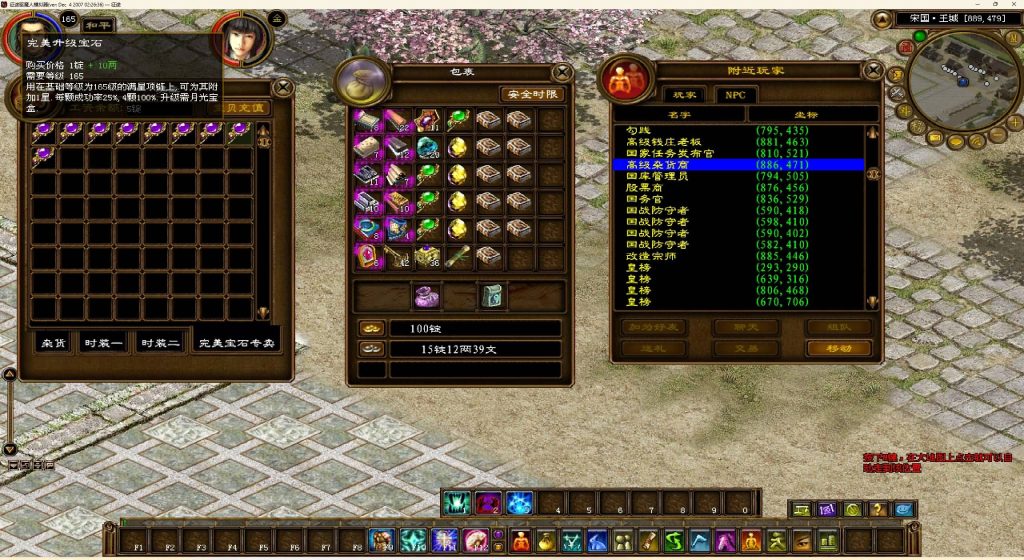Click the 安全时限 button in the bag

pyautogui.click(x=532, y=94)
